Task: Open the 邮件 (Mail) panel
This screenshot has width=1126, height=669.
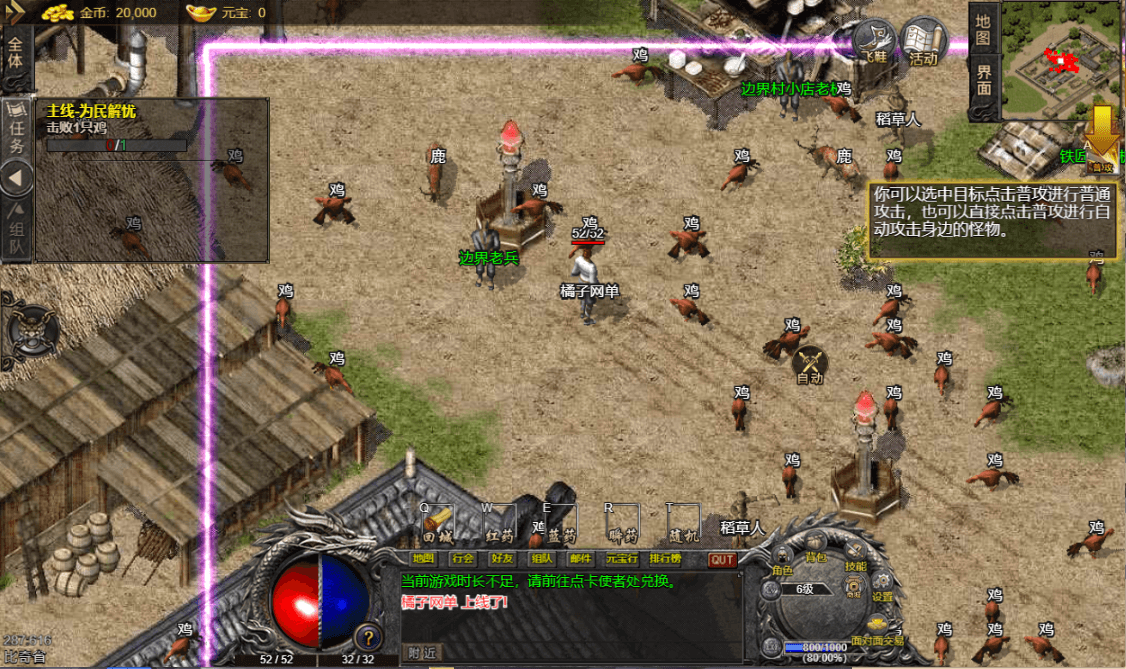Action: tap(580, 559)
